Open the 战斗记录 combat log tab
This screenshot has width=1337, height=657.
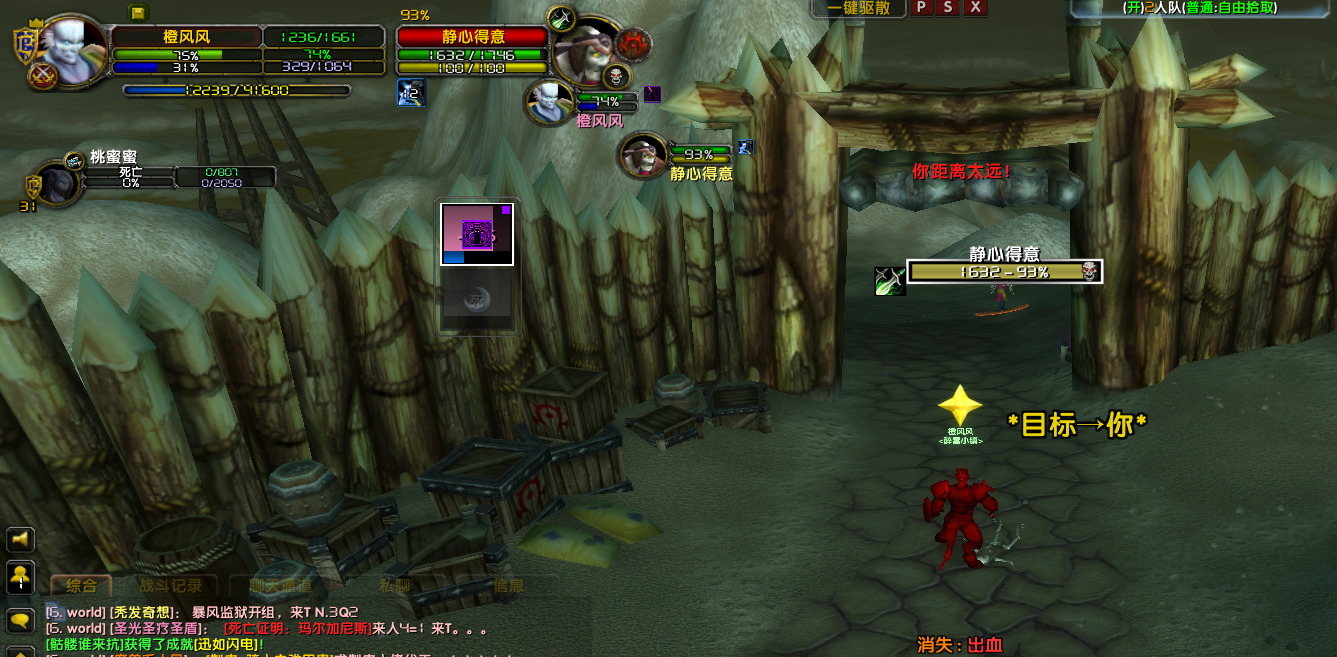click(170, 586)
